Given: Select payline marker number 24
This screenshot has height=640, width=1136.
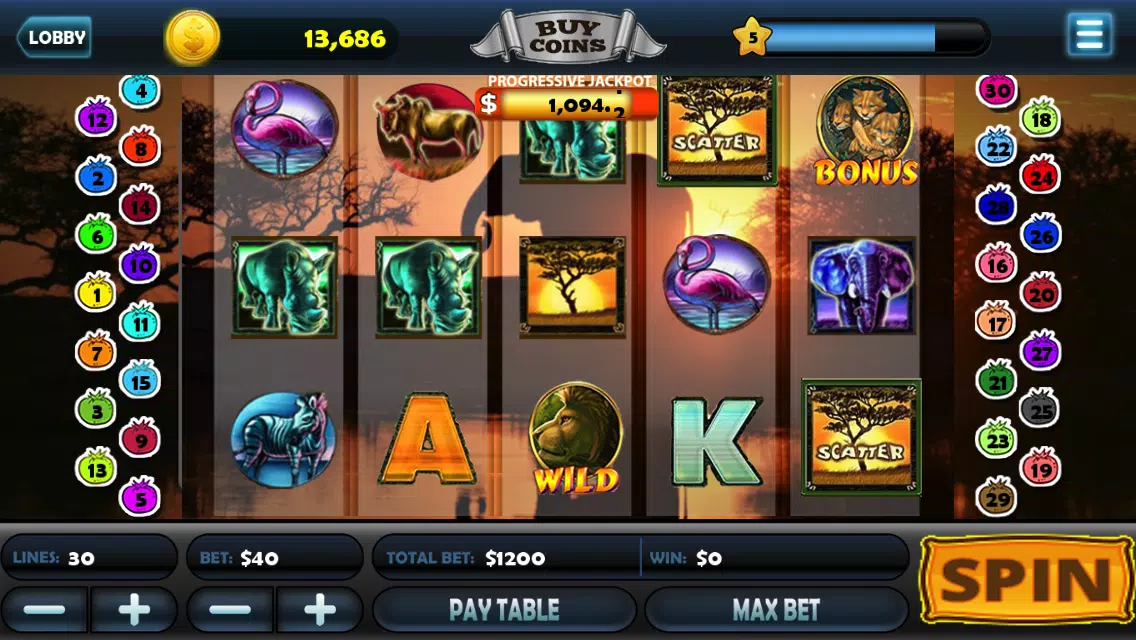Looking at the screenshot, I should click(1040, 178).
